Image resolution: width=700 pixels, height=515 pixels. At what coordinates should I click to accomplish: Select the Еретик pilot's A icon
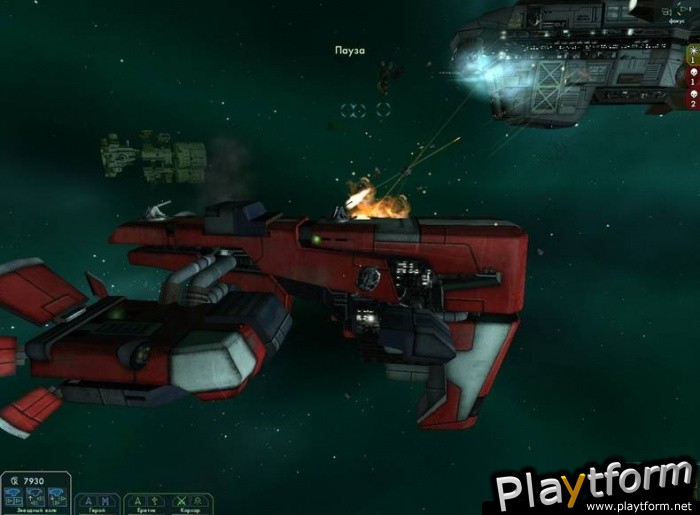coord(138,500)
